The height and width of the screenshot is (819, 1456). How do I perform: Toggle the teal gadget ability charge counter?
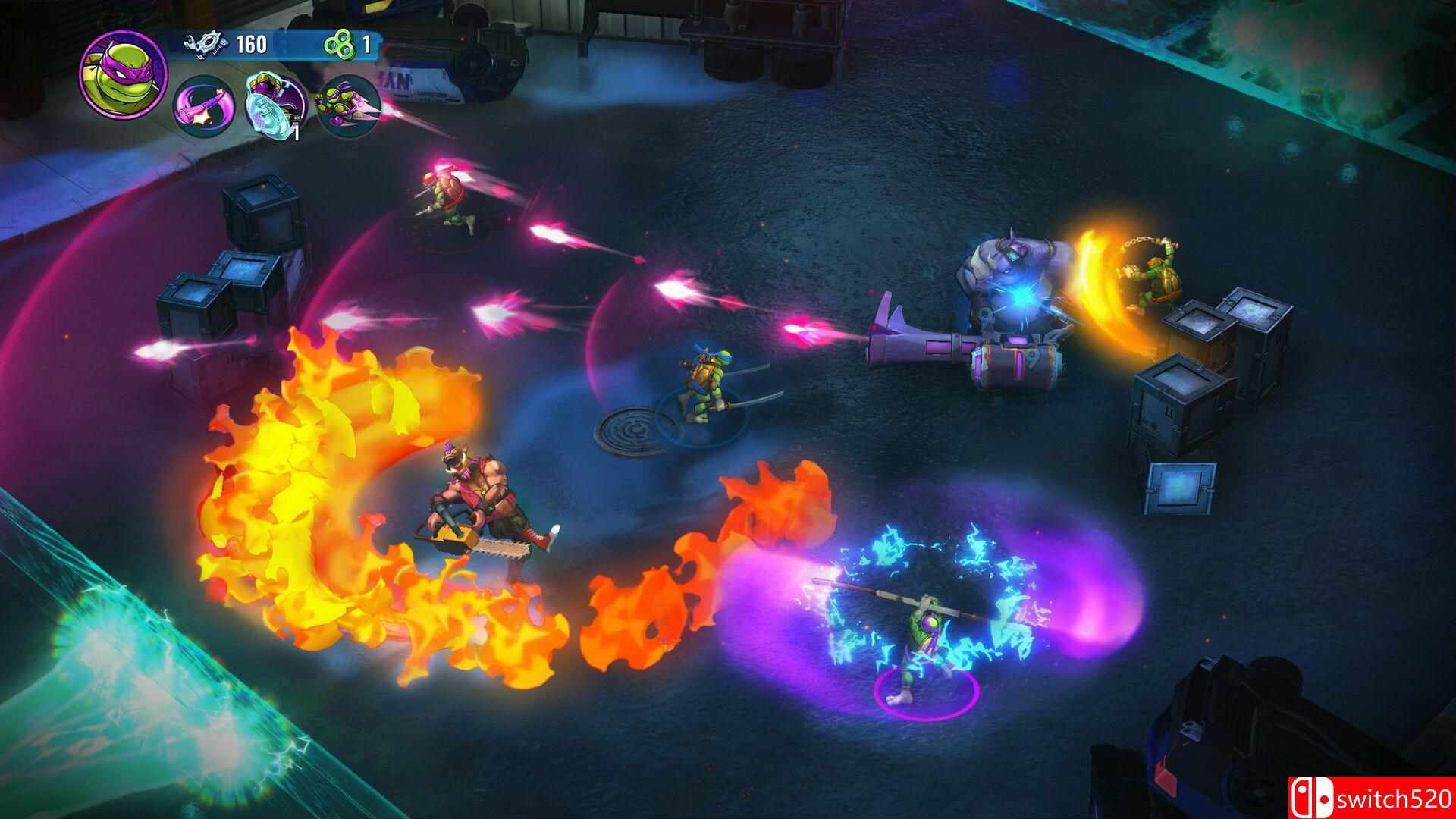tap(296, 135)
